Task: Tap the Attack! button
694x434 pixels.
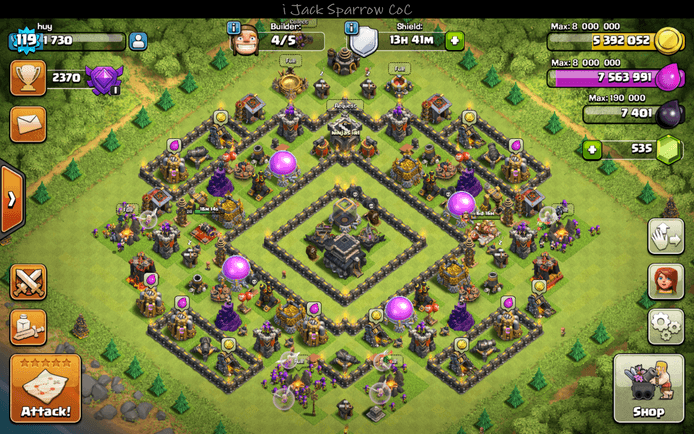Action: (46, 388)
